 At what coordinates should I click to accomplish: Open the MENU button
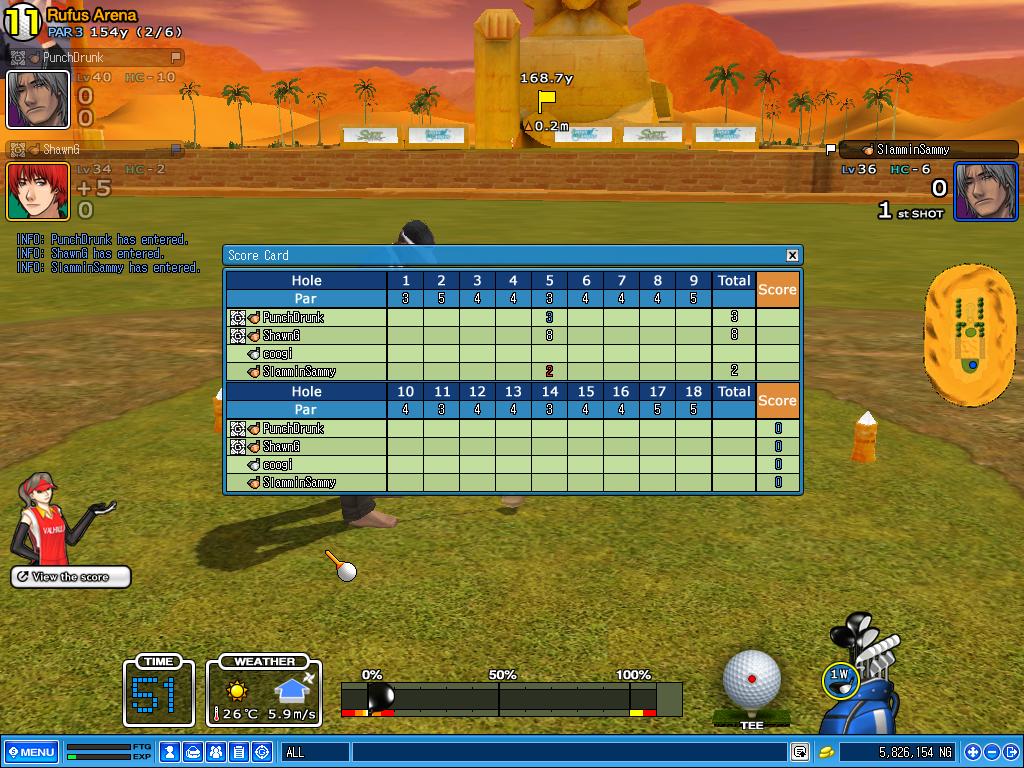31,752
